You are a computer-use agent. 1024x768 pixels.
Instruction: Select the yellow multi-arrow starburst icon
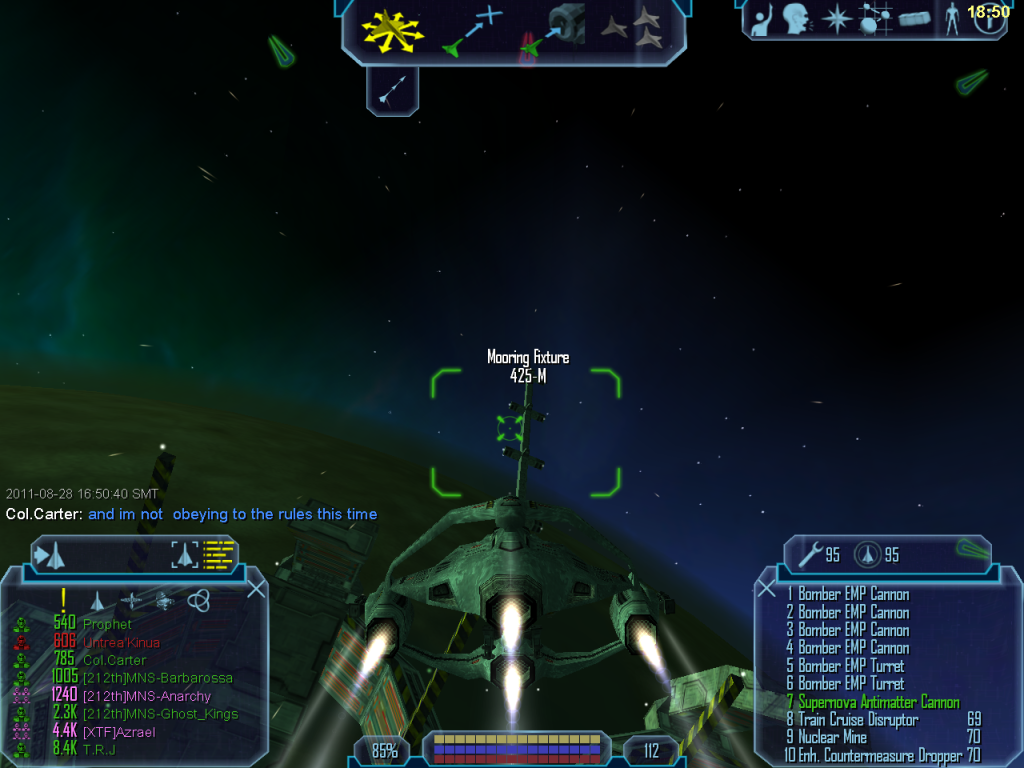point(394,31)
